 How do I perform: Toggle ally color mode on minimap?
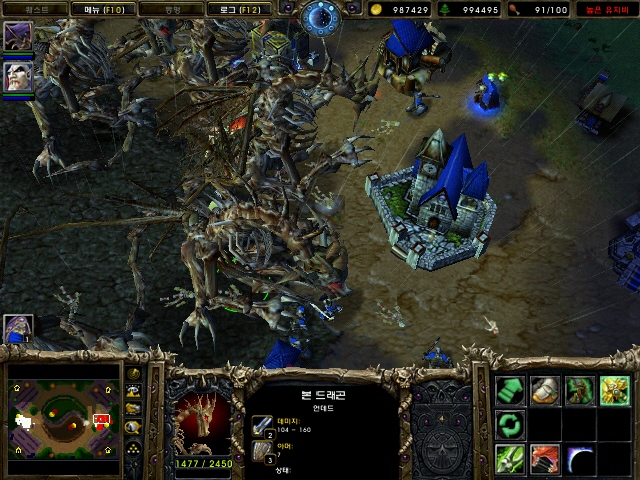(133, 408)
